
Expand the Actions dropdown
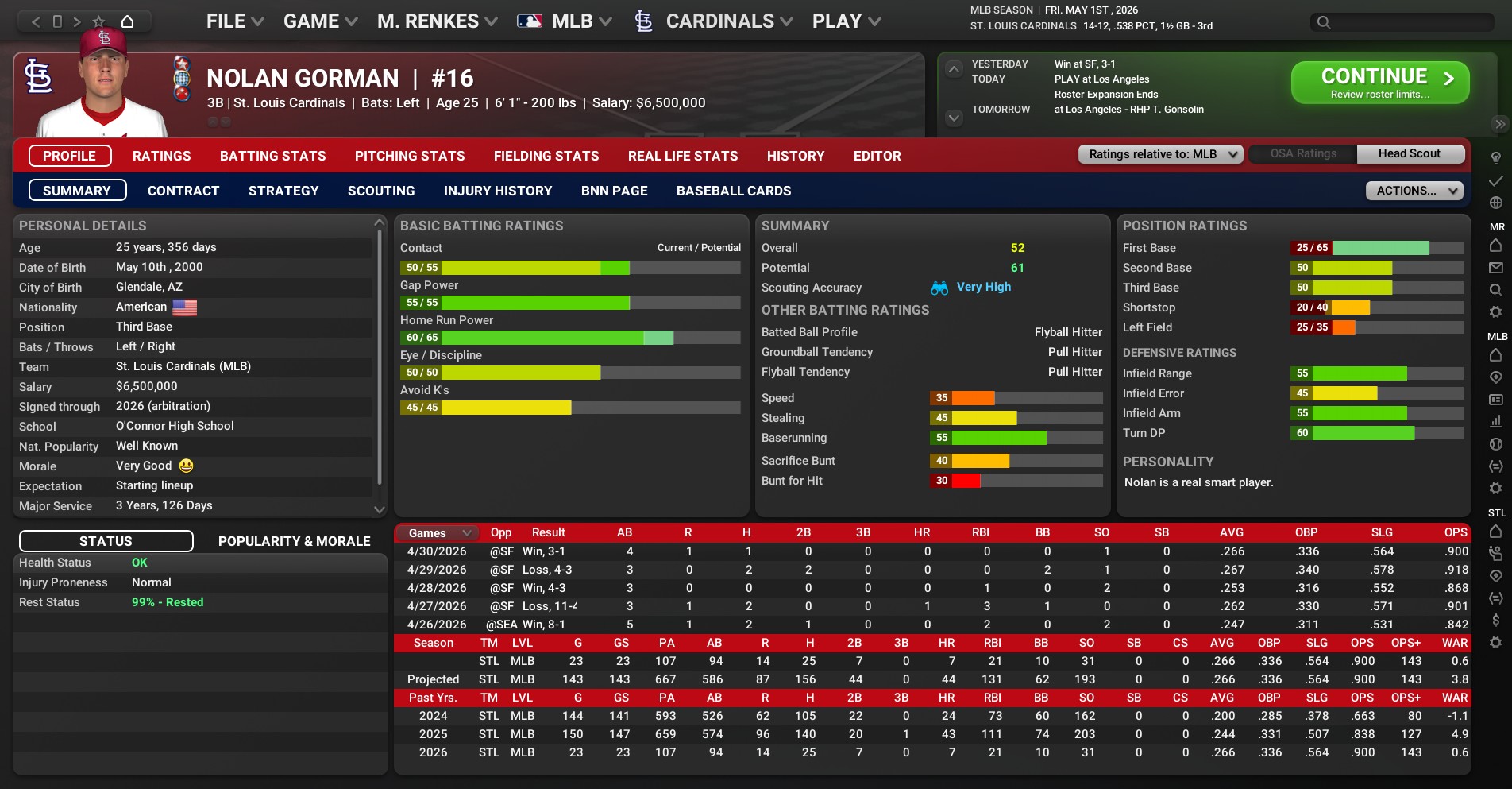click(1414, 191)
